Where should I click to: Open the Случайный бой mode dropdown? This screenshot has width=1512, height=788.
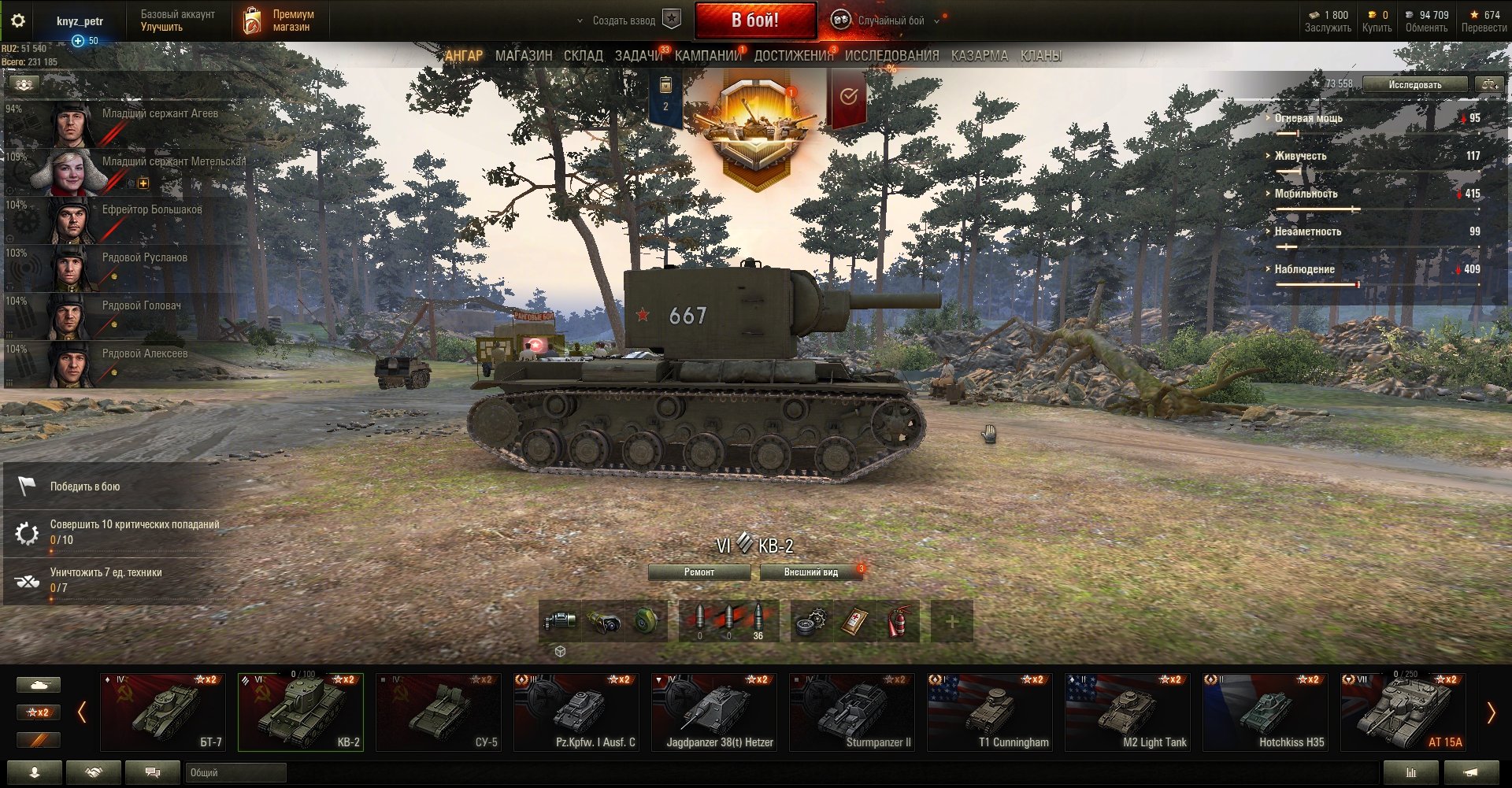click(x=891, y=20)
